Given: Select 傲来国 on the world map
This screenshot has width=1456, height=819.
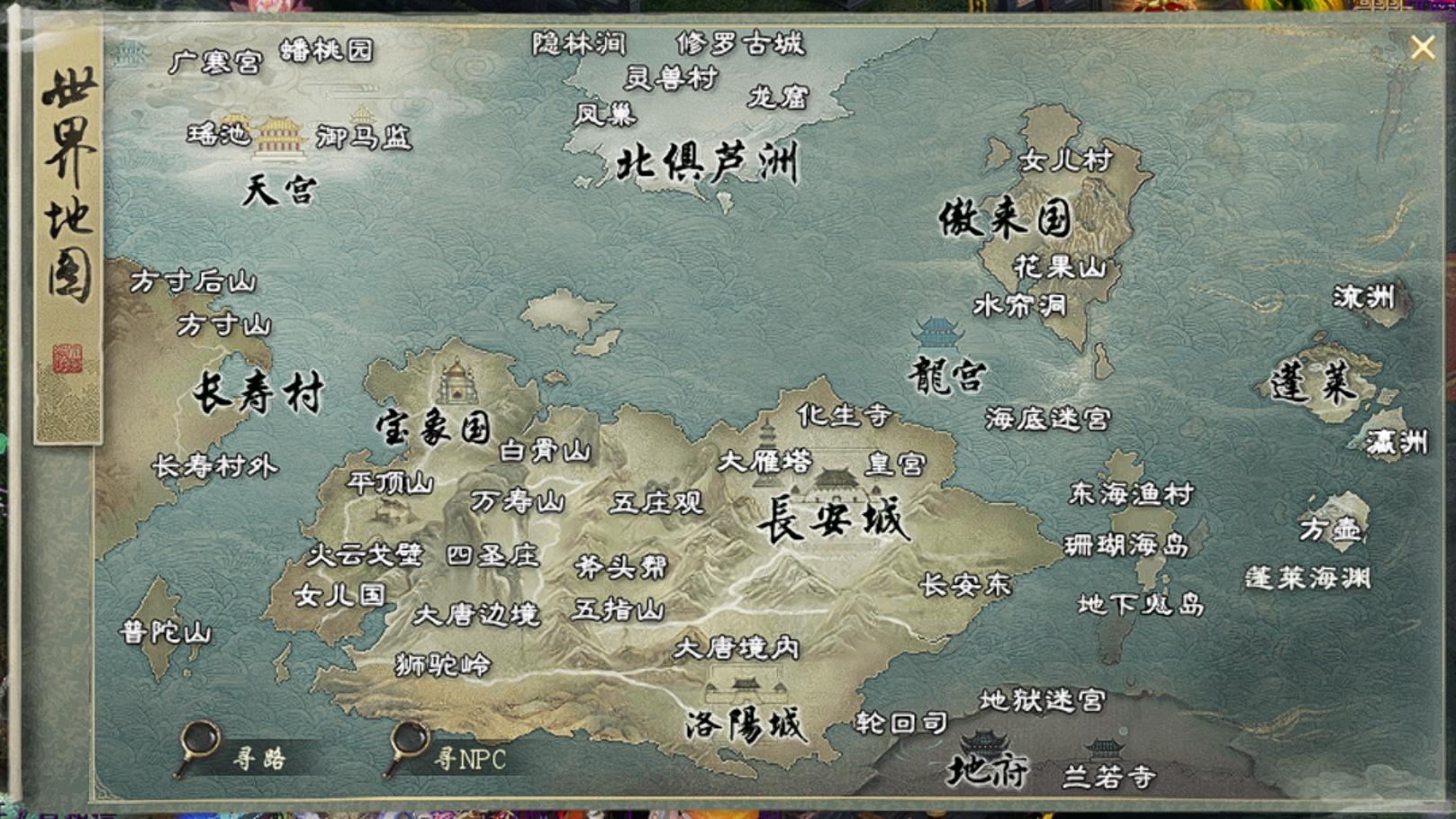Looking at the screenshot, I should pos(1005,218).
